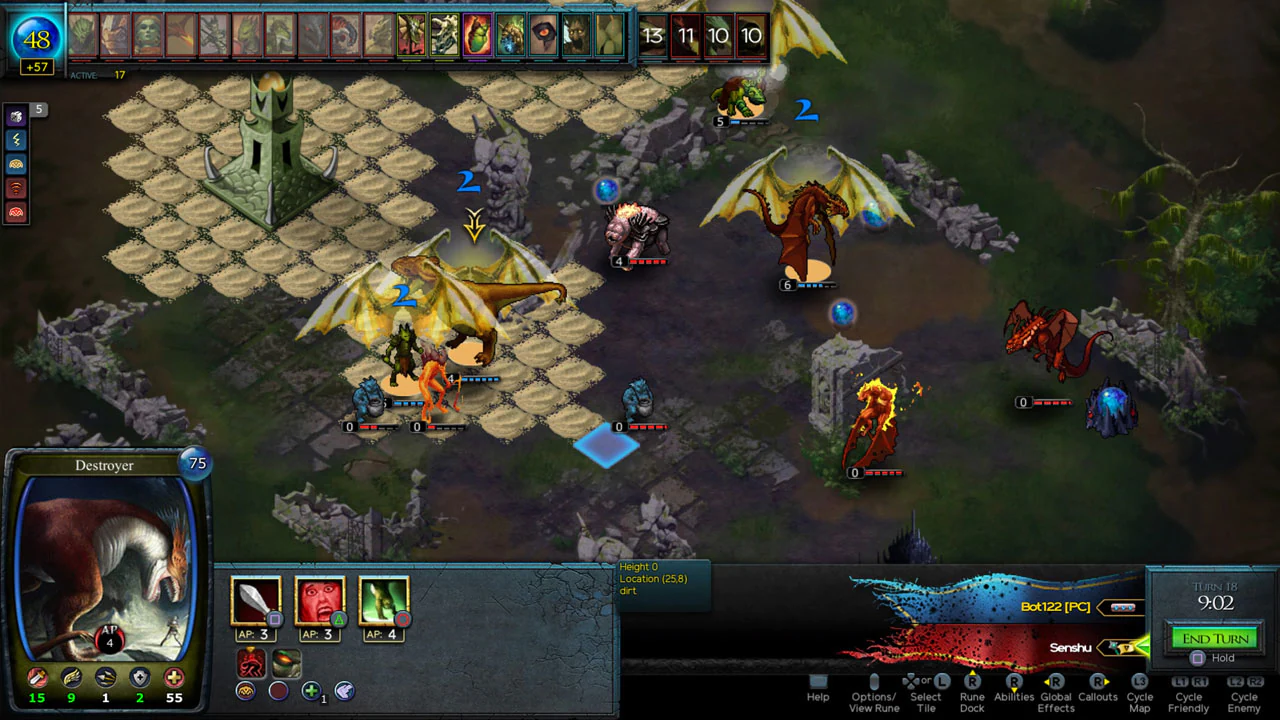
Task: Select the dice icon at sidebar top
Action: (x=15, y=116)
